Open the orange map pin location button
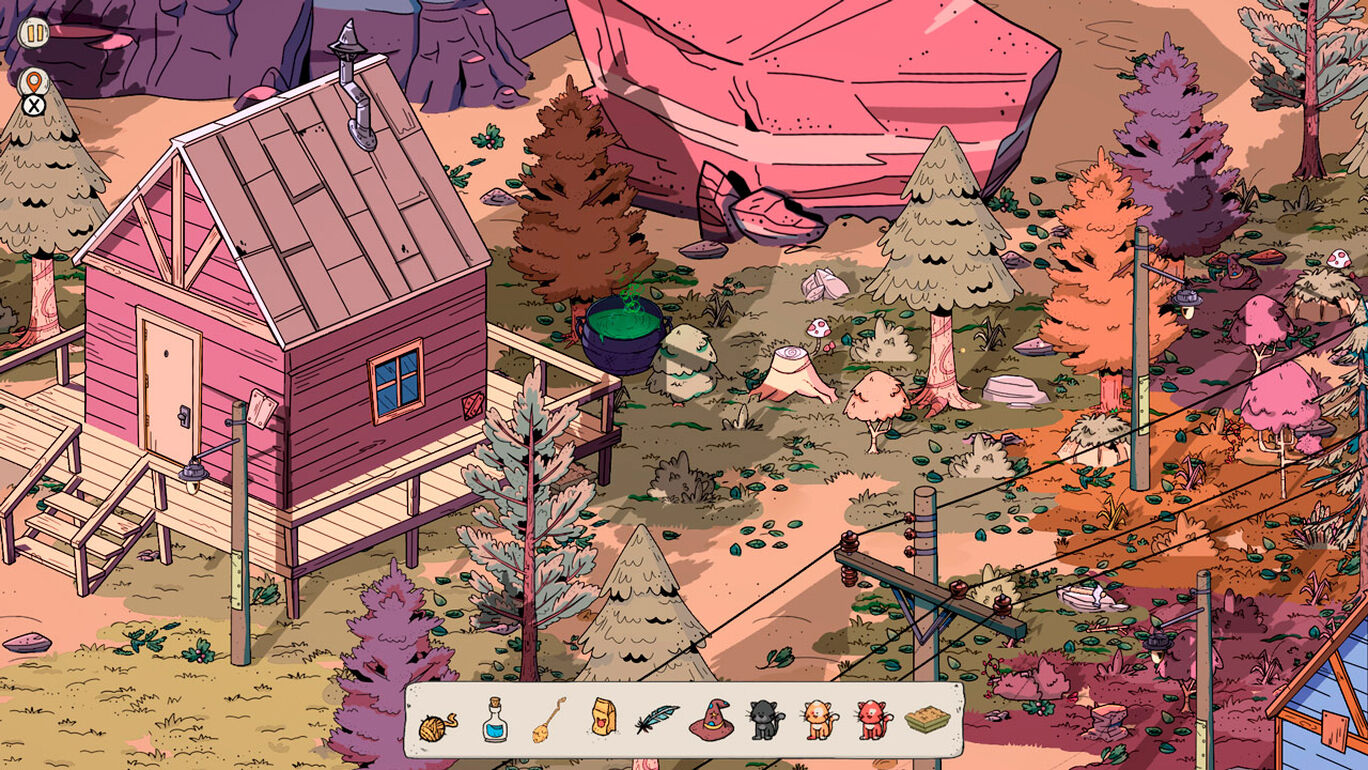Screen dimensions: 1368x770 (34, 81)
